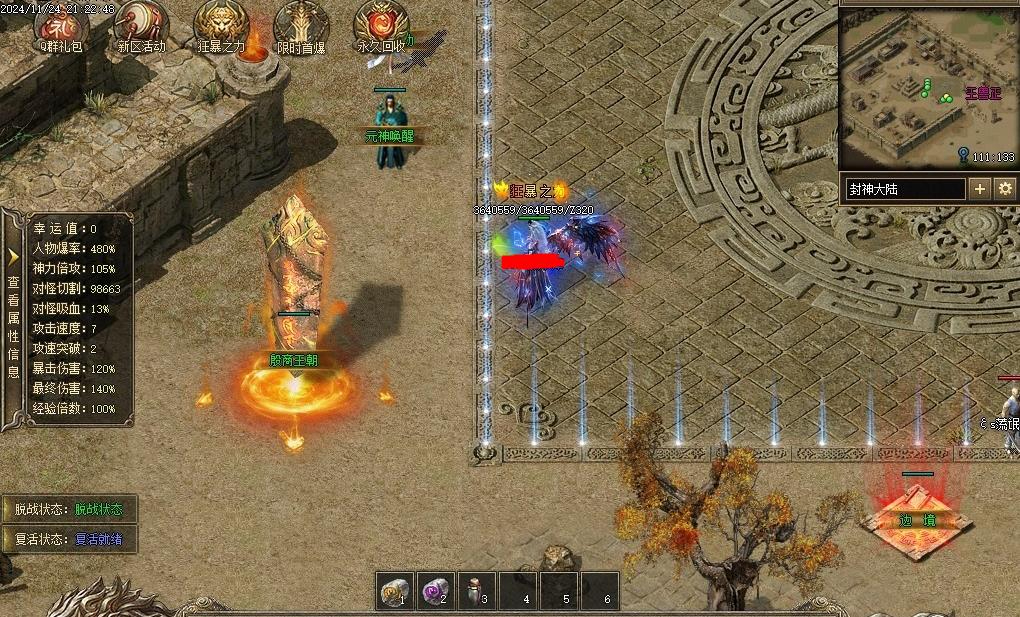Use the purple scroll in hotbar slot 2

click(x=436, y=591)
